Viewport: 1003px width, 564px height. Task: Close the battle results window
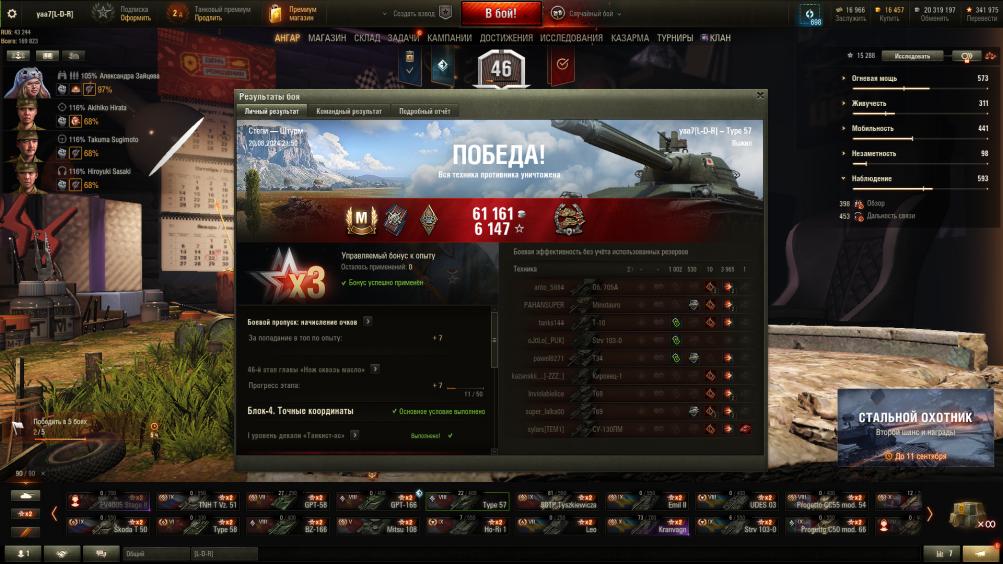[x=760, y=96]
